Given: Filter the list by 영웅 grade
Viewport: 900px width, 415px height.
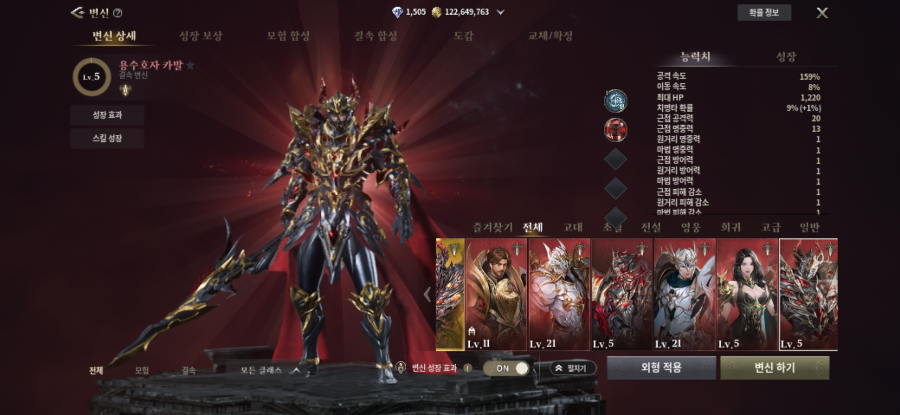Looking at the screenshot, I should coord(689,227).
